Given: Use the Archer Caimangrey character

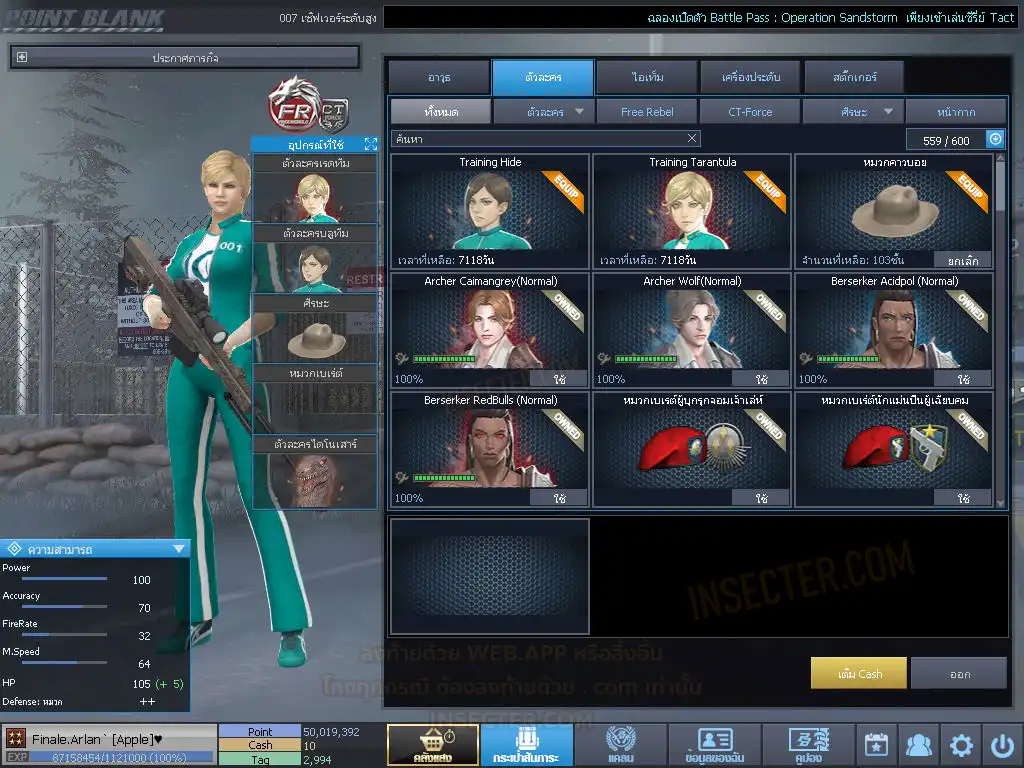Looking at the screenshot, I should click(x=559, y=379).
